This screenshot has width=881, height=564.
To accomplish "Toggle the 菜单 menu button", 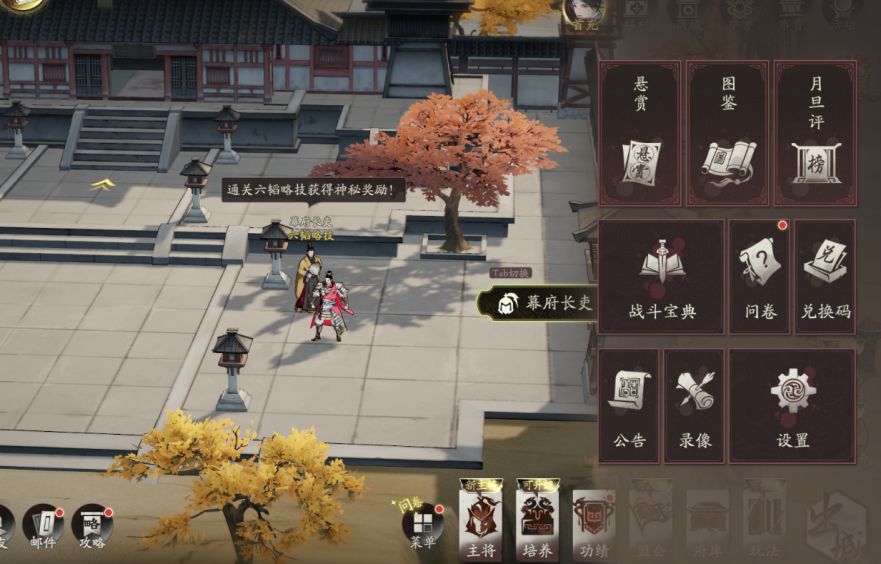I will (423, 527).
